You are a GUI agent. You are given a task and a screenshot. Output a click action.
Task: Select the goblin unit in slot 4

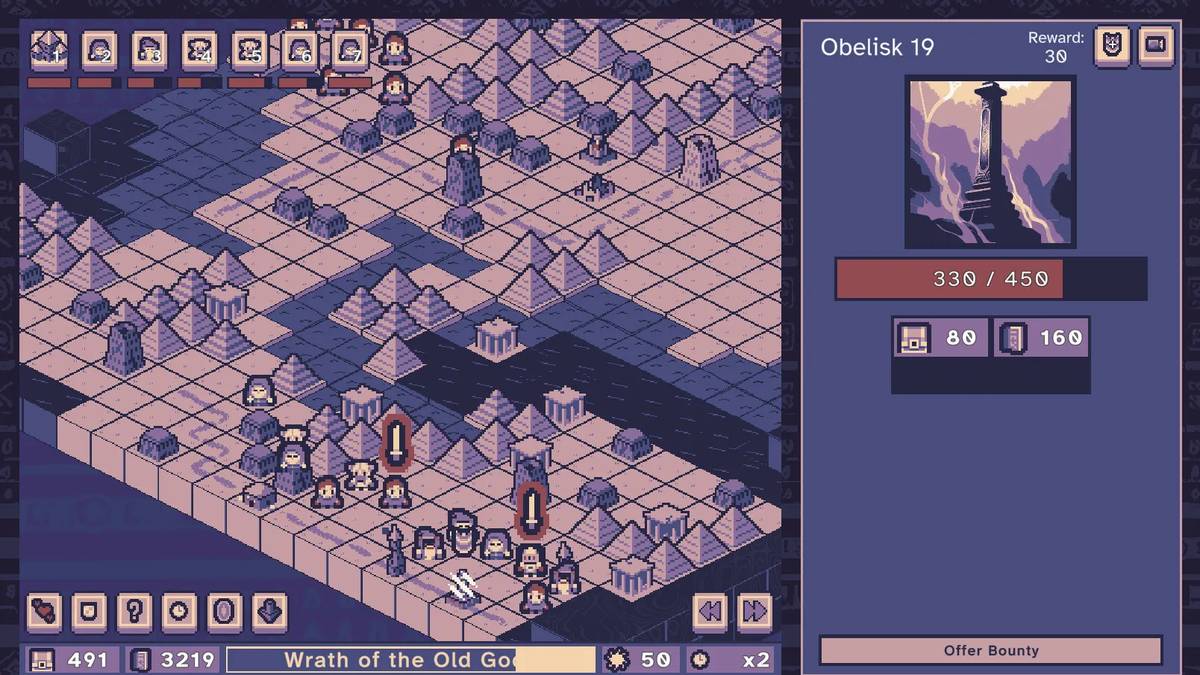click(199, 50)
